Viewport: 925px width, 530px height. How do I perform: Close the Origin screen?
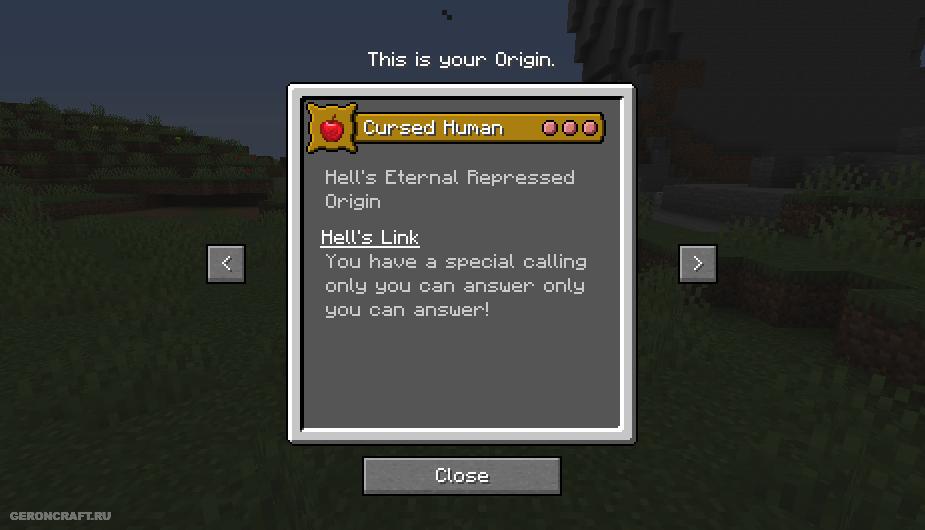click(461, 476)
